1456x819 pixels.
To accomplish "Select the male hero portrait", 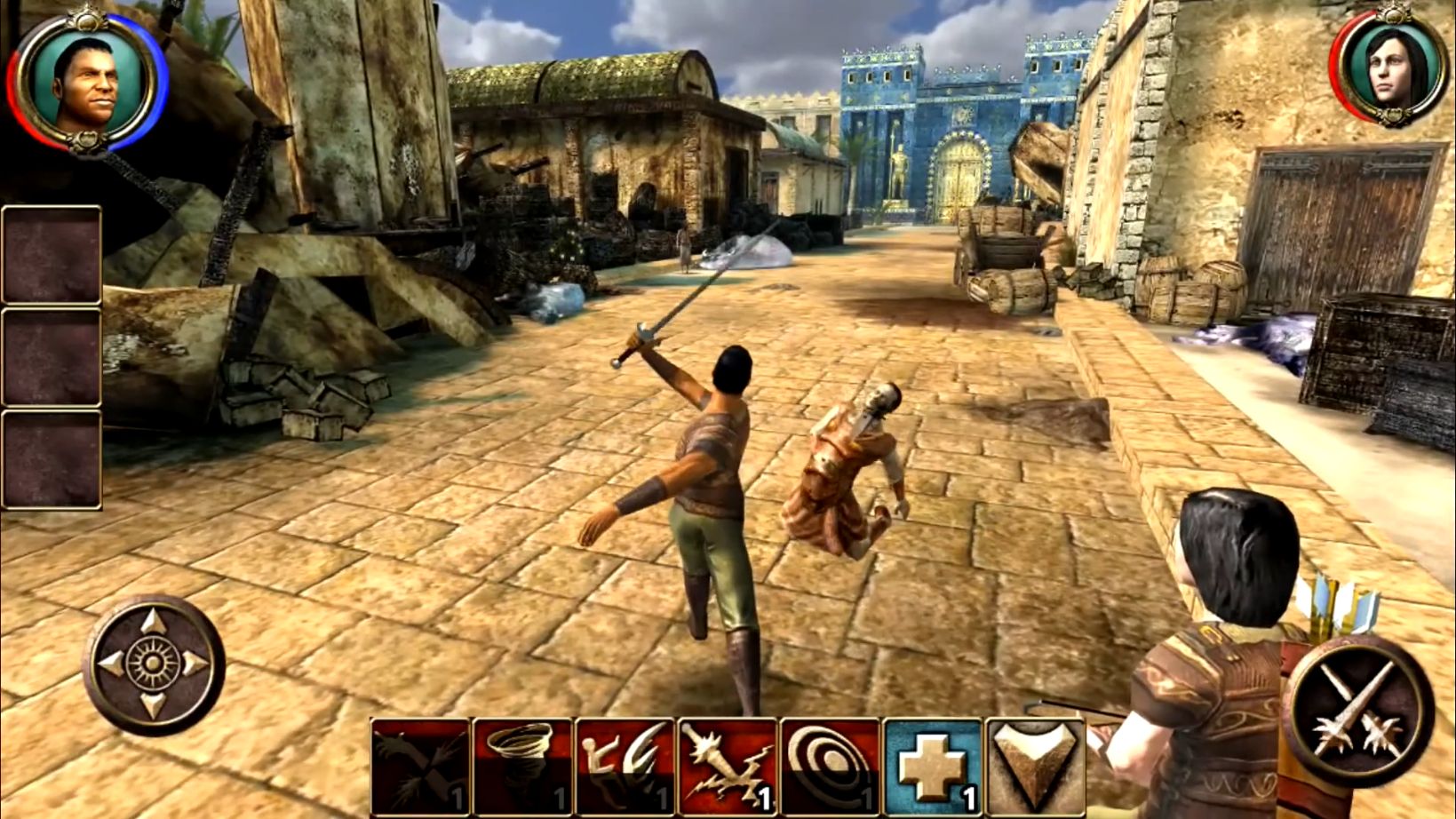I will 85,83.
